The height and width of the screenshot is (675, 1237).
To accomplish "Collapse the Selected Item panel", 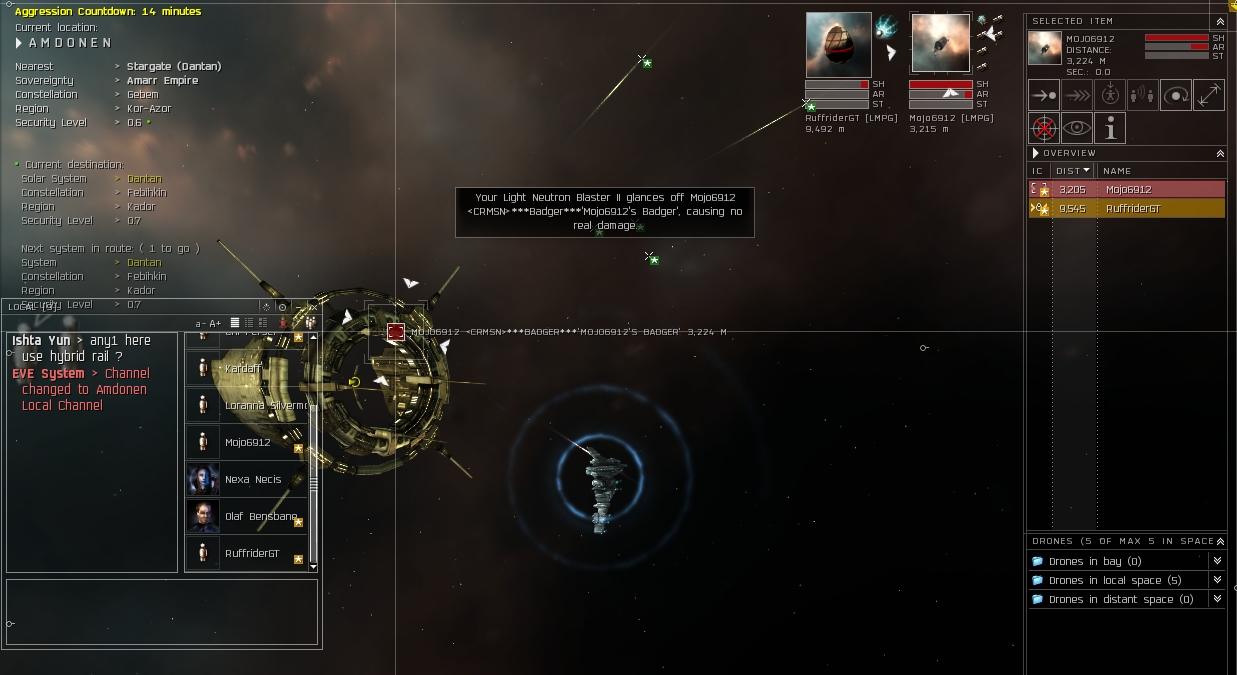I will [1219, 21].
